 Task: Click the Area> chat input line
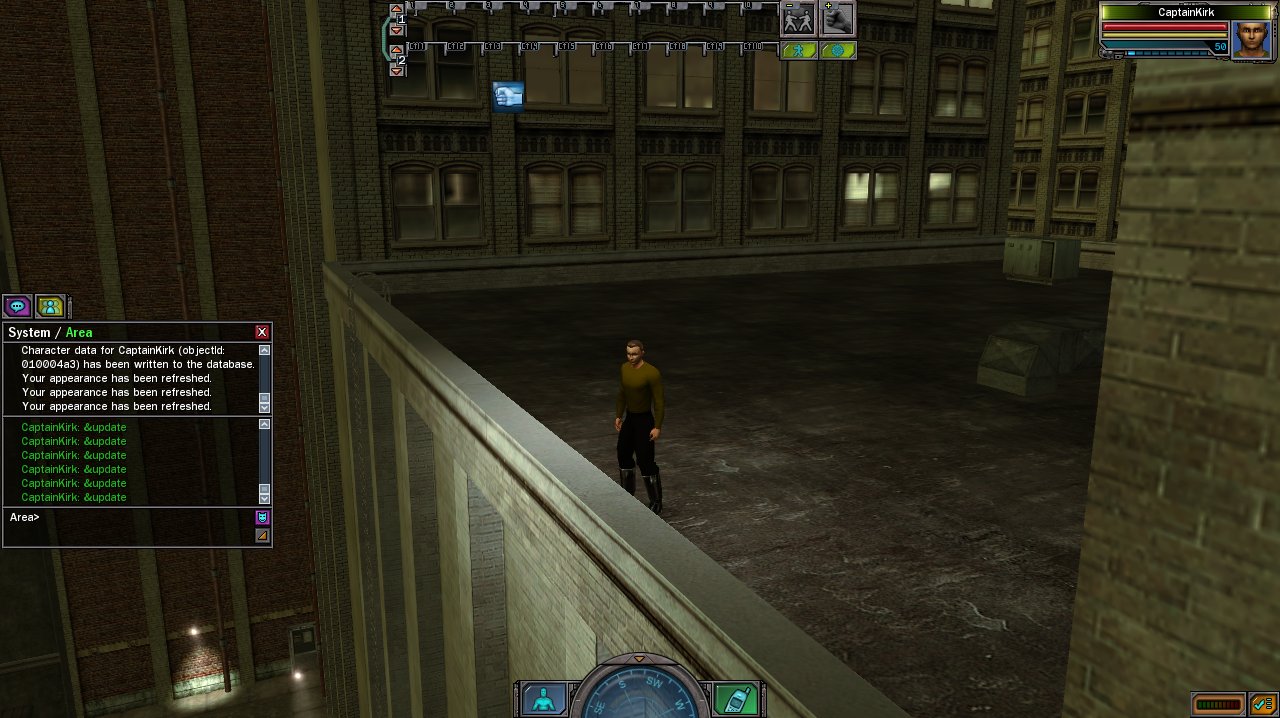(x=130, y=518)
